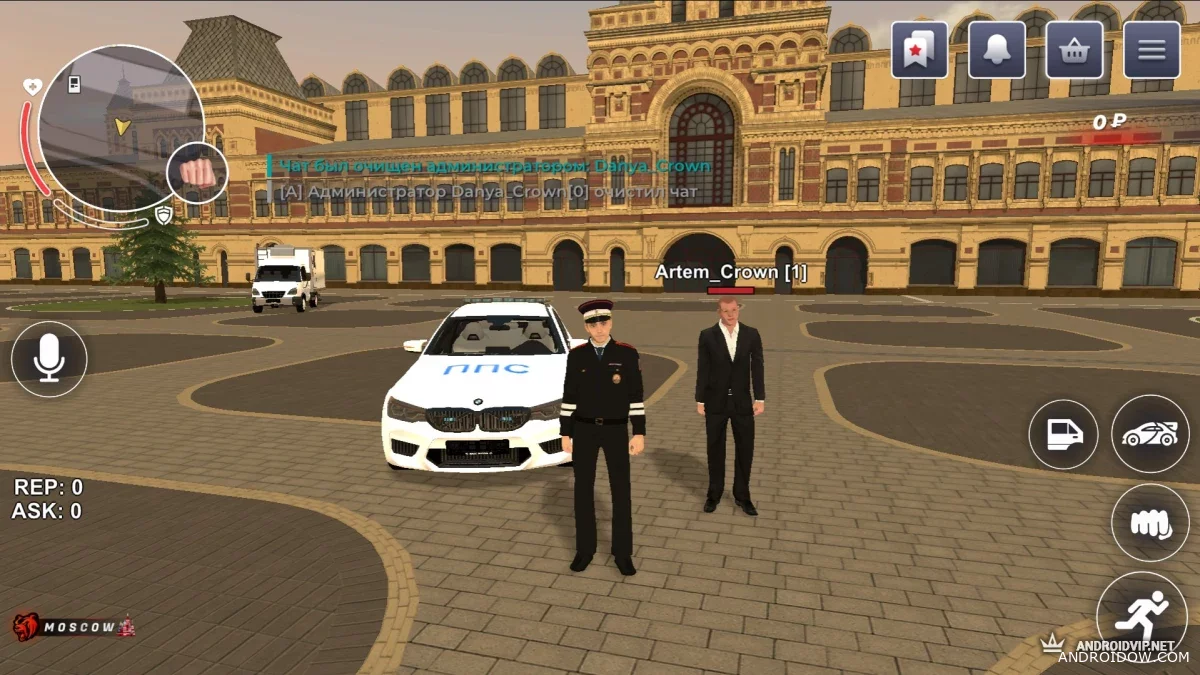Open the red star bookmark icon
Image resolution: width=1200 pixels, height=675 pixels.
[x=920, y=50]
